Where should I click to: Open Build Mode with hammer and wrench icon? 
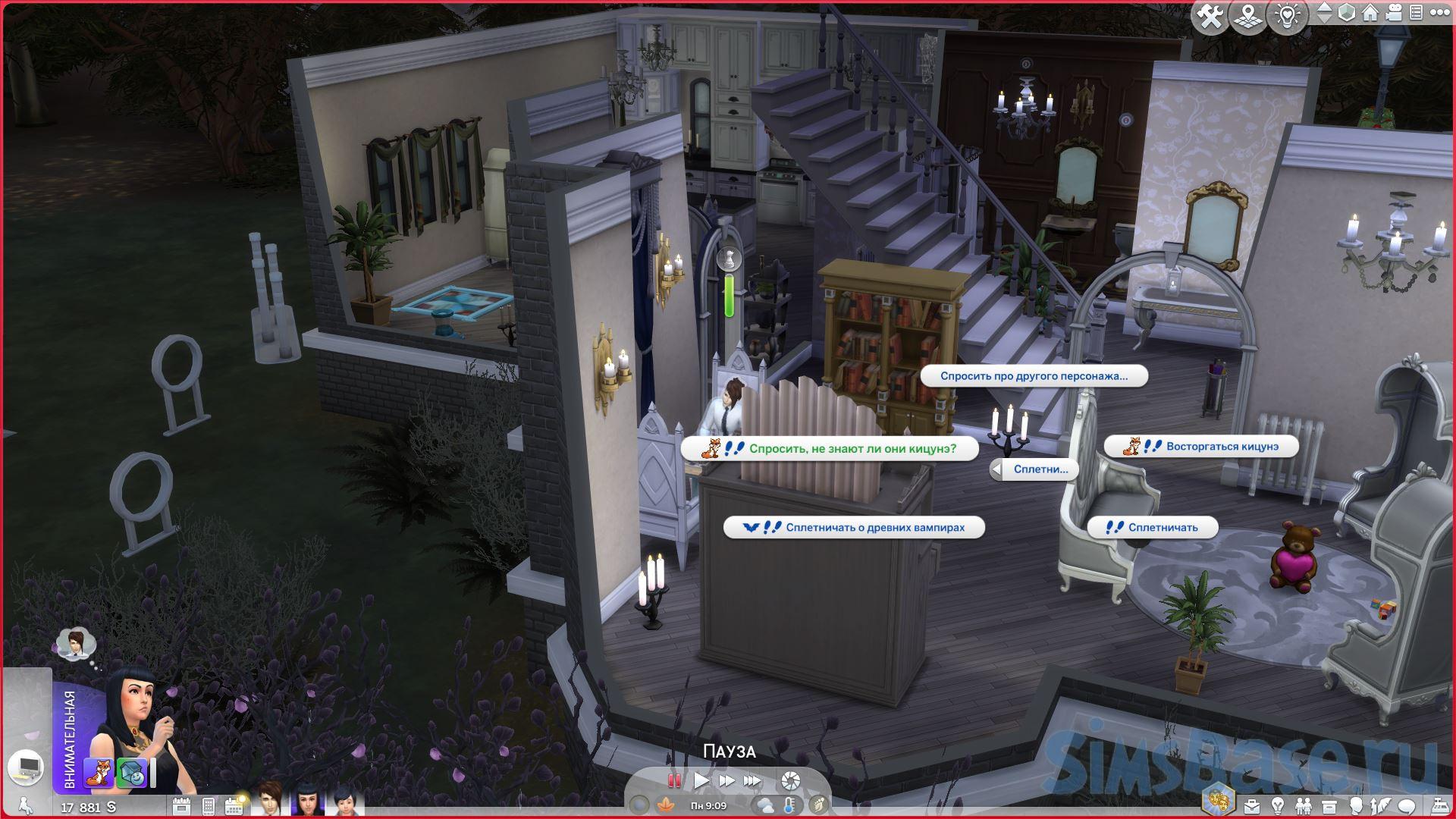[1210, 16]
